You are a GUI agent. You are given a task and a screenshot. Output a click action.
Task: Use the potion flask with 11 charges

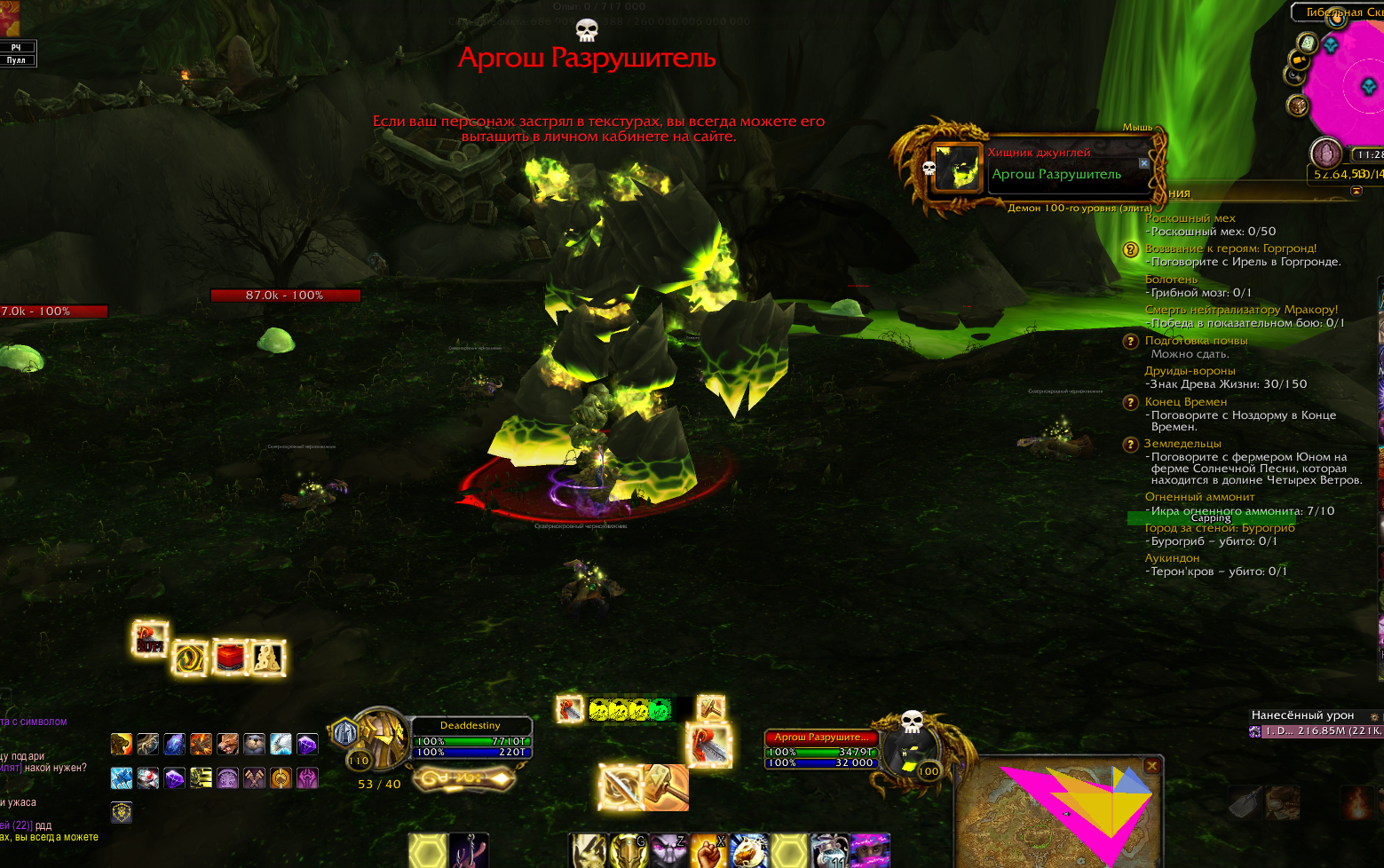click(829, 852)
